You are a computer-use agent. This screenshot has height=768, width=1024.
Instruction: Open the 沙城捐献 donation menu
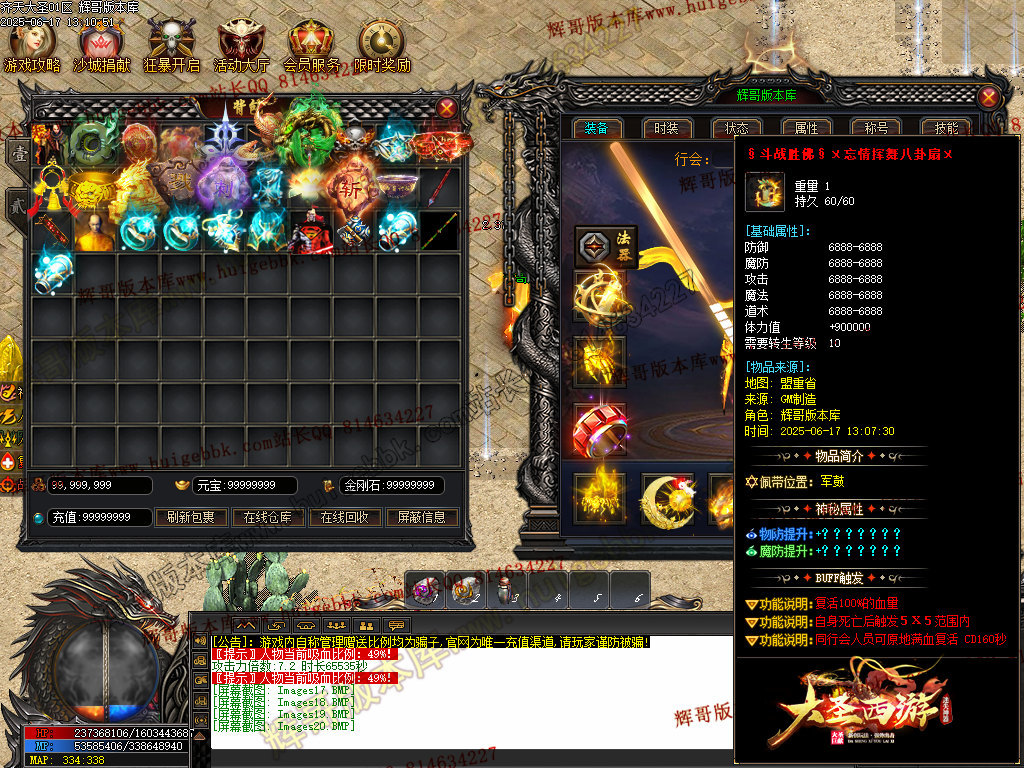point(101,46)
